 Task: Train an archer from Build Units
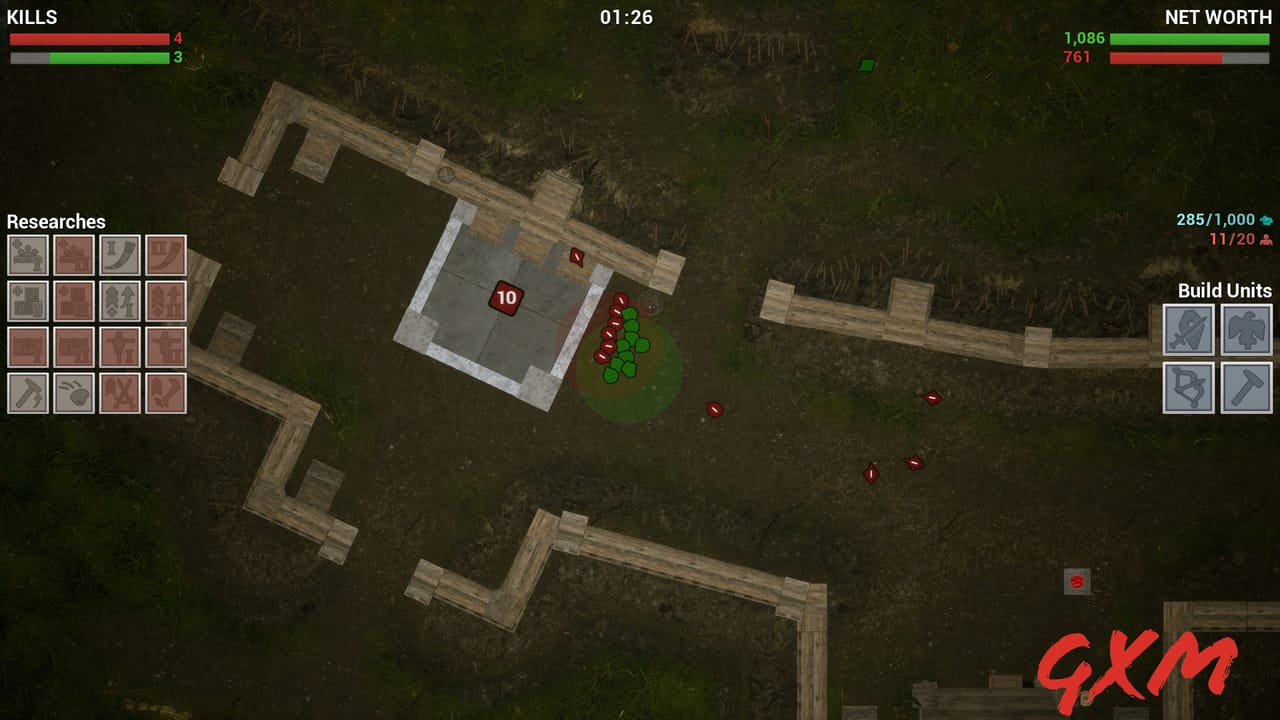(1188, 388)
